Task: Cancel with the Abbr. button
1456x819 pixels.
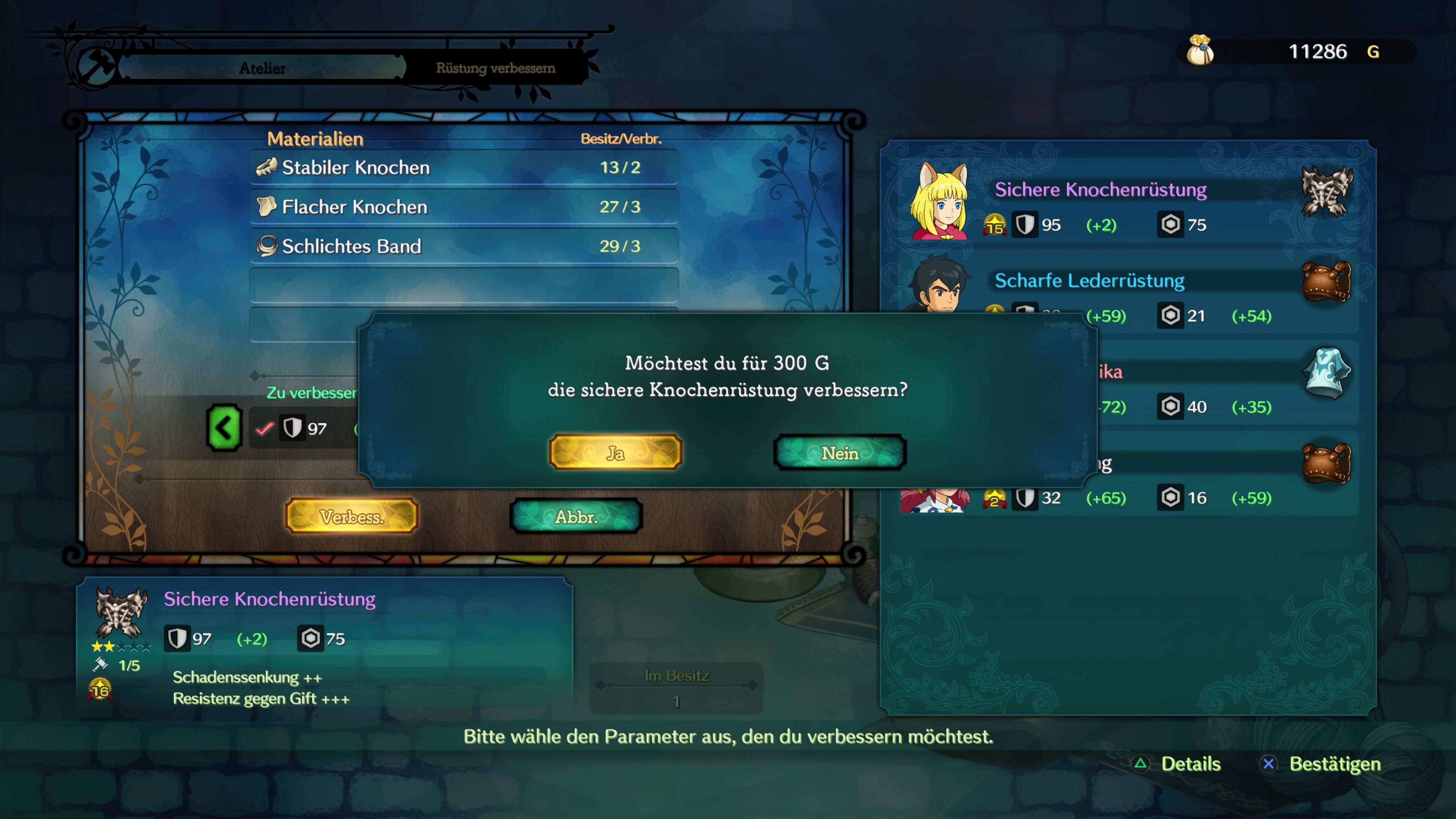Action: tap(576, 516)
